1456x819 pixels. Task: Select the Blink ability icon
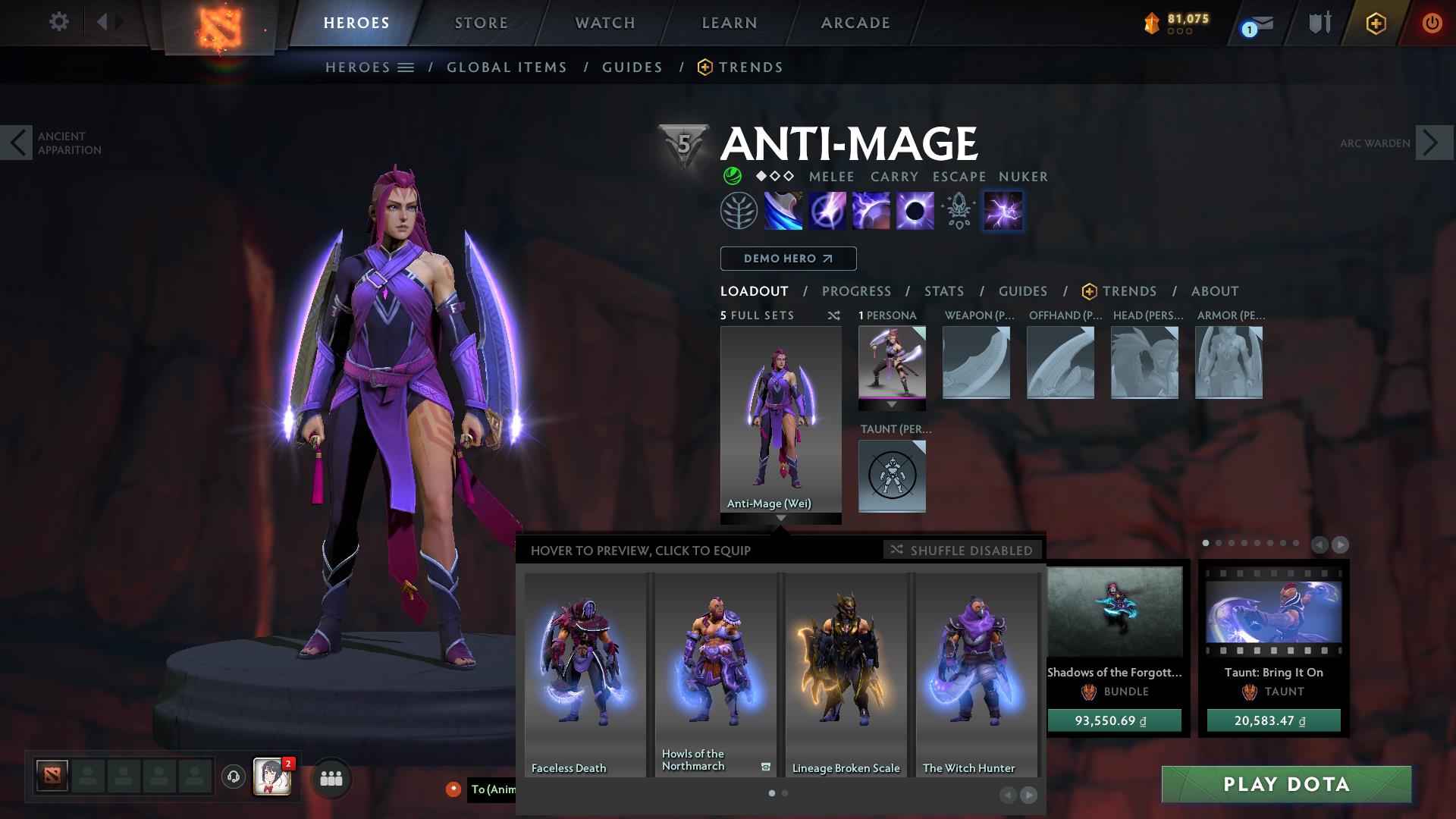[x=829, y=211]
